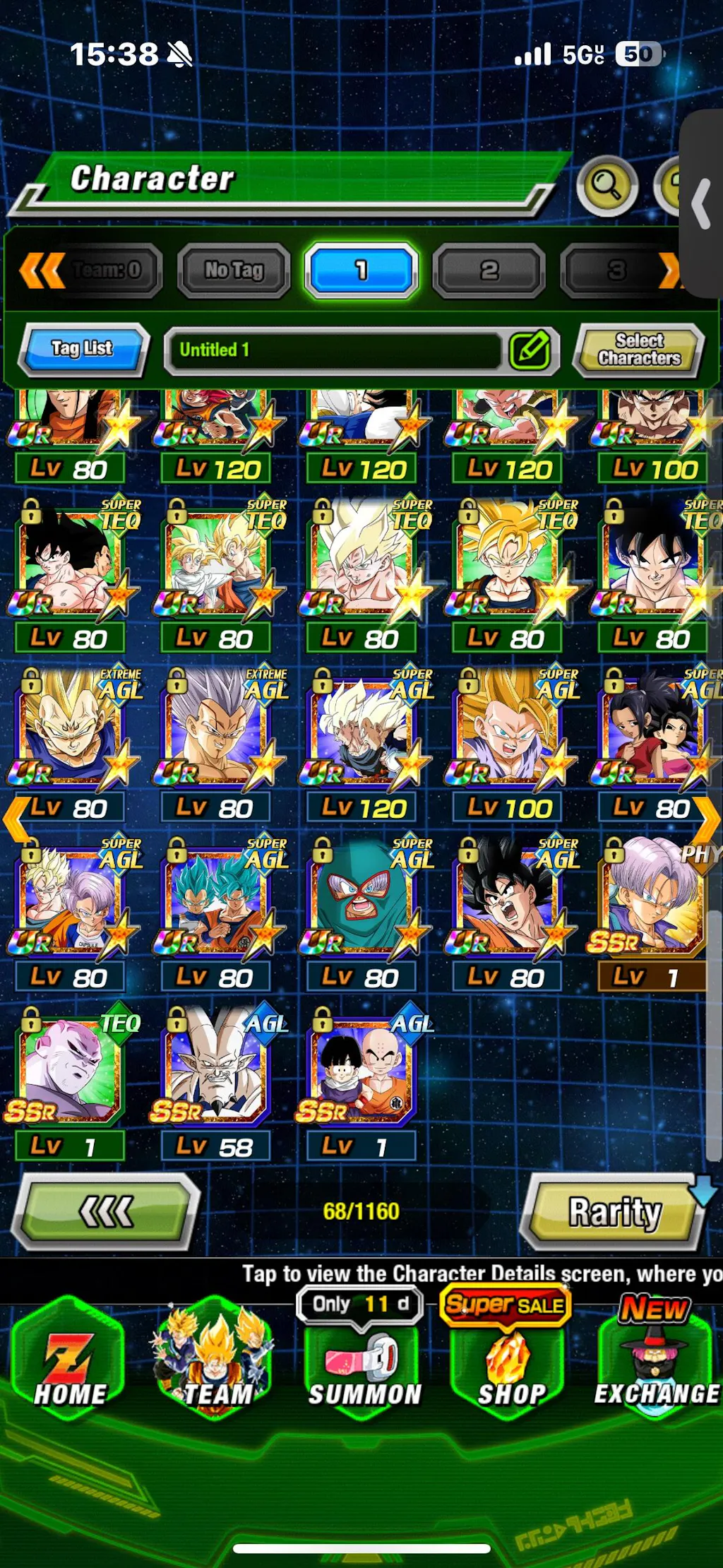Open the Tag List

click(x=83, y=348)
